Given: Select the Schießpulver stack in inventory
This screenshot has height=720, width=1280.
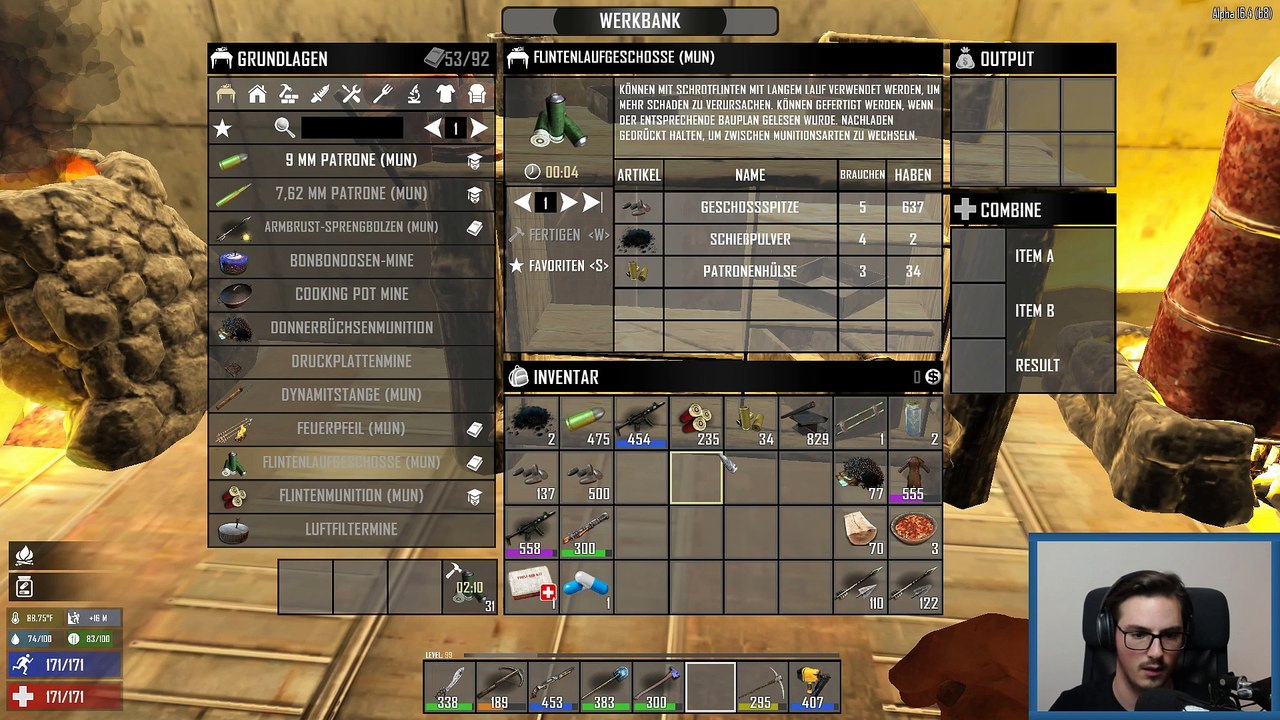Looking at the screenshot, I should pos(531,424).
